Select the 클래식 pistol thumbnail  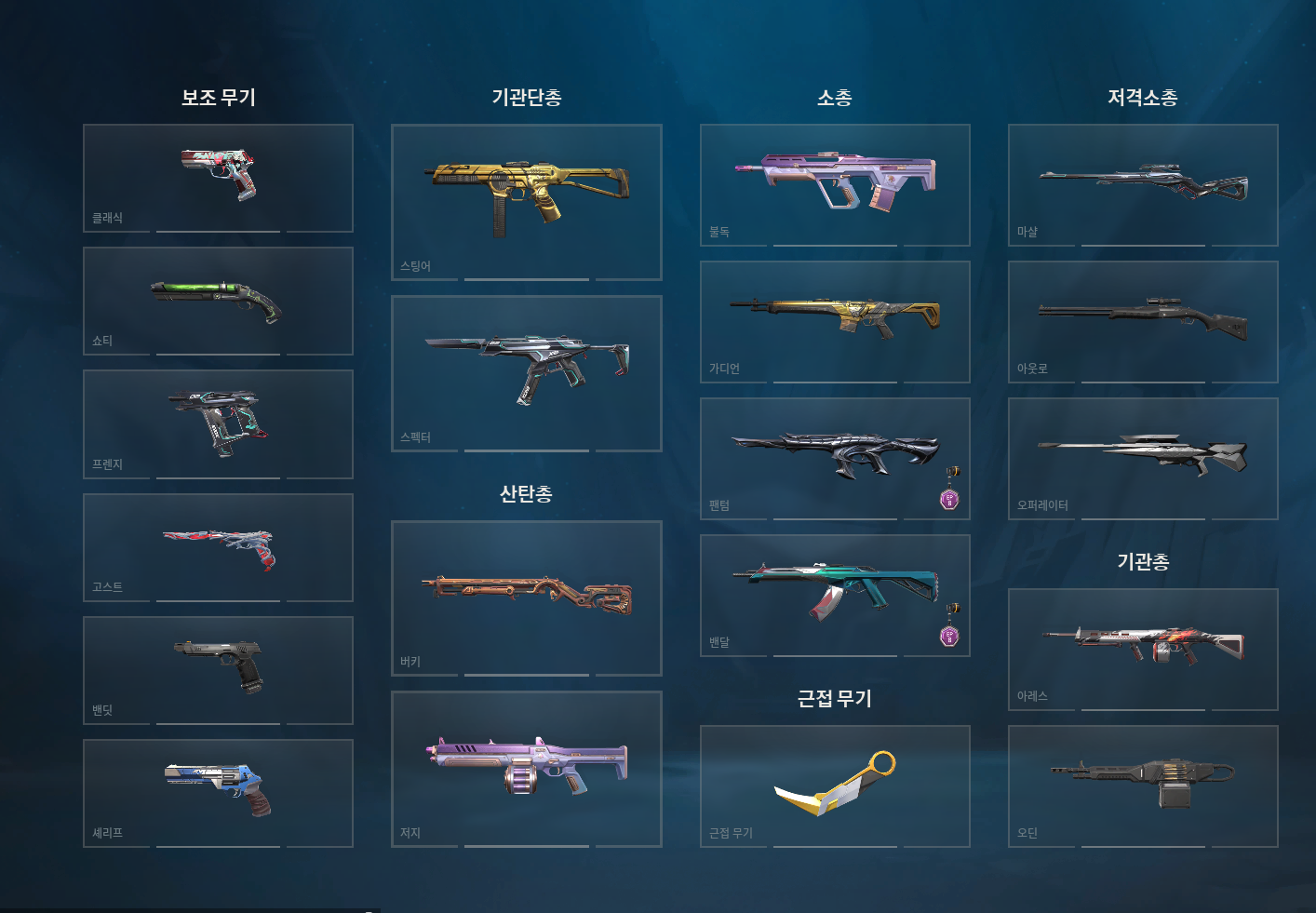pyautogui.click(x=217, y=177)
